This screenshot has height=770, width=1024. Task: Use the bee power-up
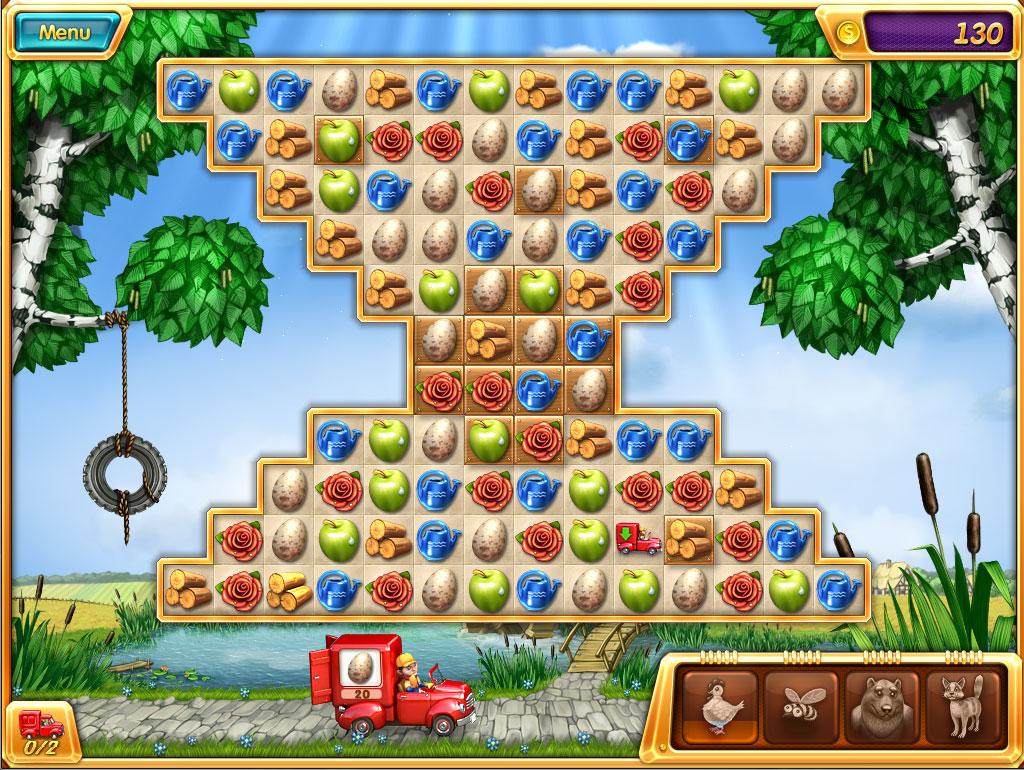tap(801, 707)
